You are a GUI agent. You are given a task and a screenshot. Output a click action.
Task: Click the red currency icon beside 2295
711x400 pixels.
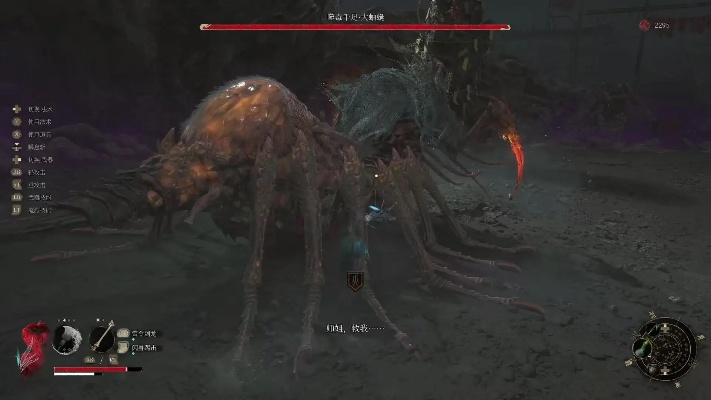point(643,25)
